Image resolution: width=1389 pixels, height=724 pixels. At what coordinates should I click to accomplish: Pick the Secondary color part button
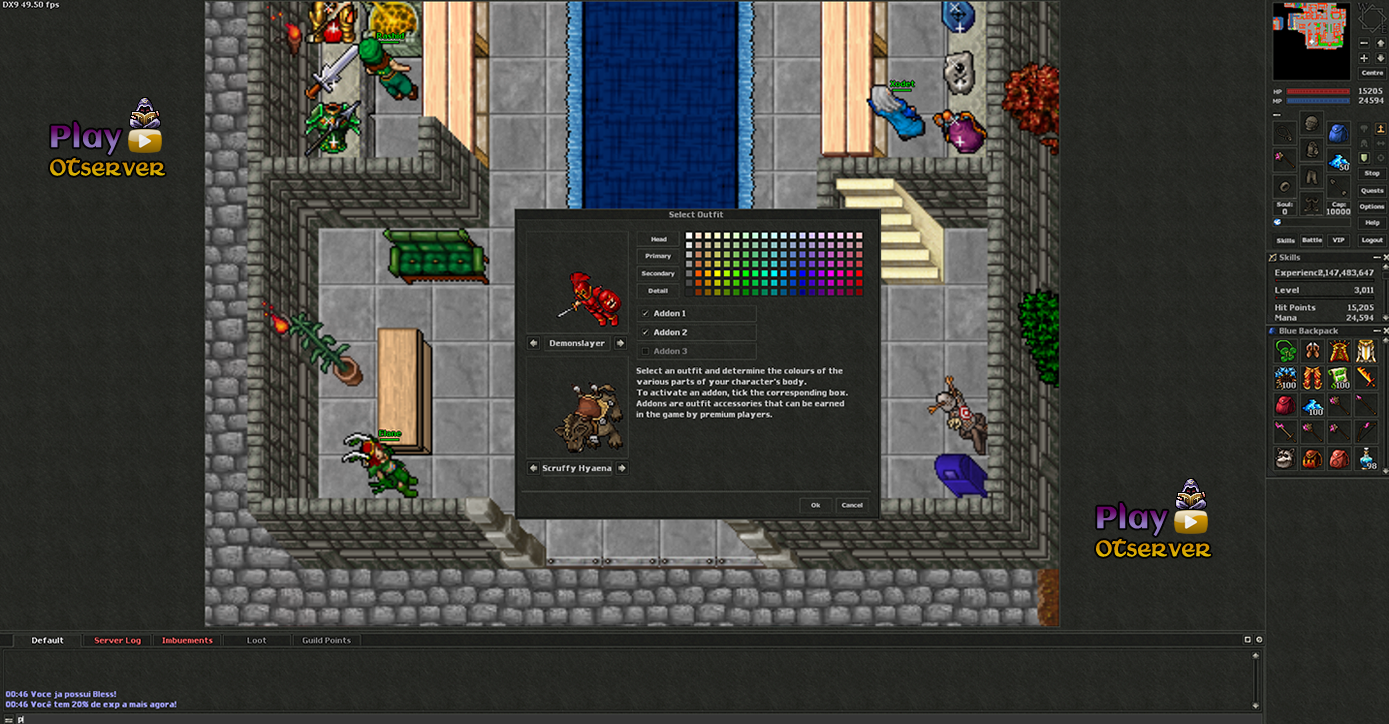click(x=658, y=273)
